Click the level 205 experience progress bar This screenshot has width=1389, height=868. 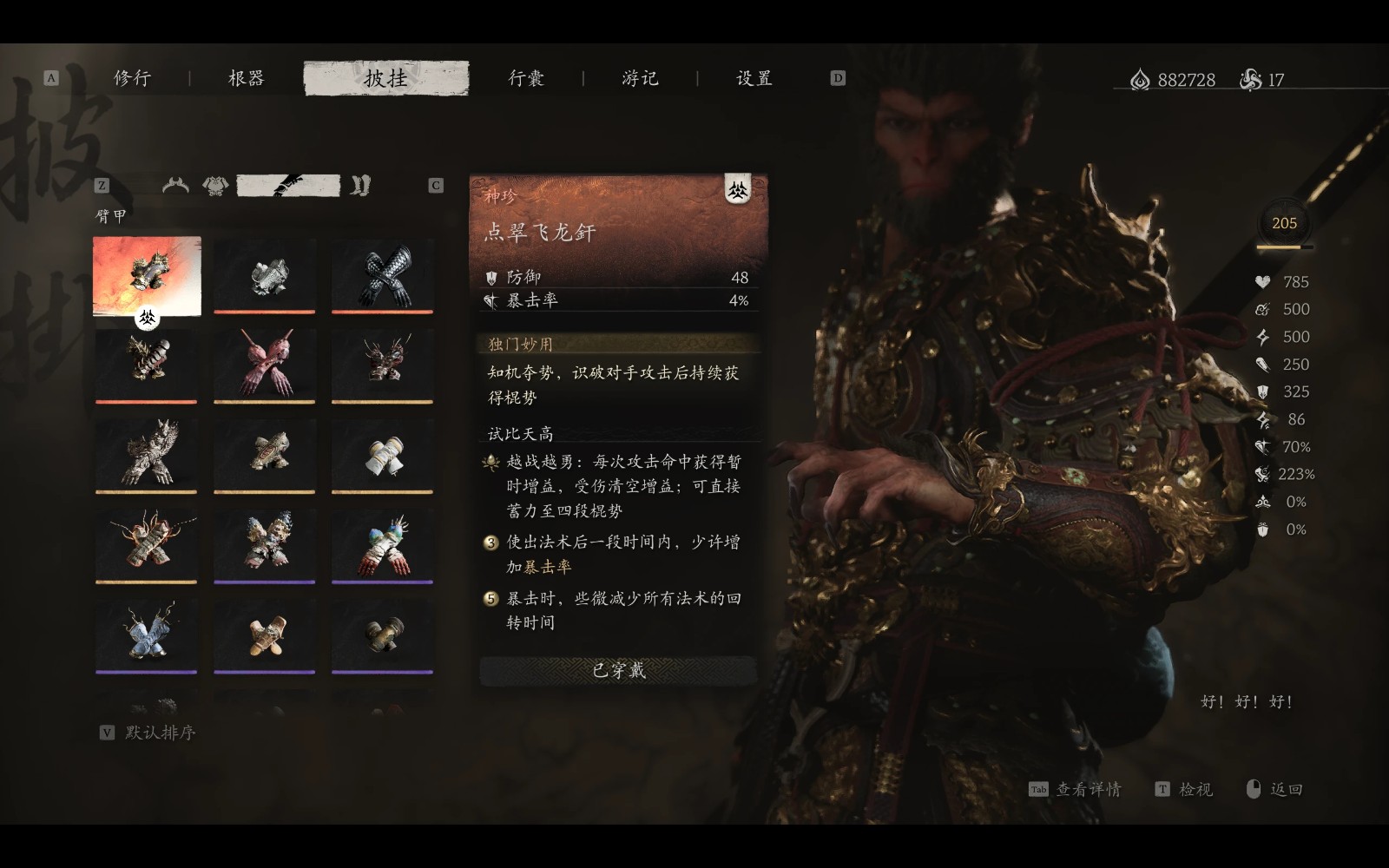pyautogui.click(x=1283, y=247)
